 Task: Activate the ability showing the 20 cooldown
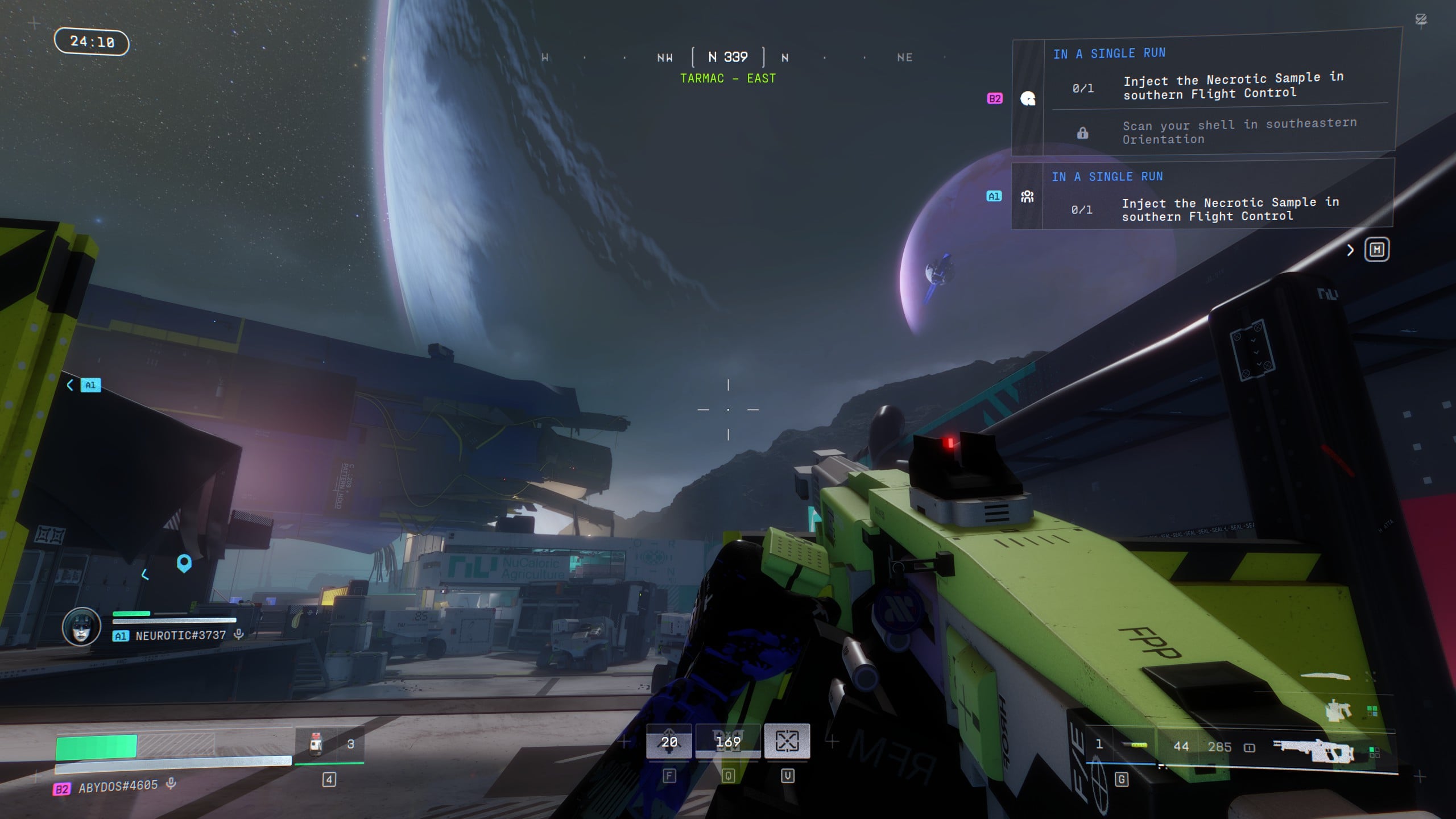pyautogui.click(x=669, y=742)
